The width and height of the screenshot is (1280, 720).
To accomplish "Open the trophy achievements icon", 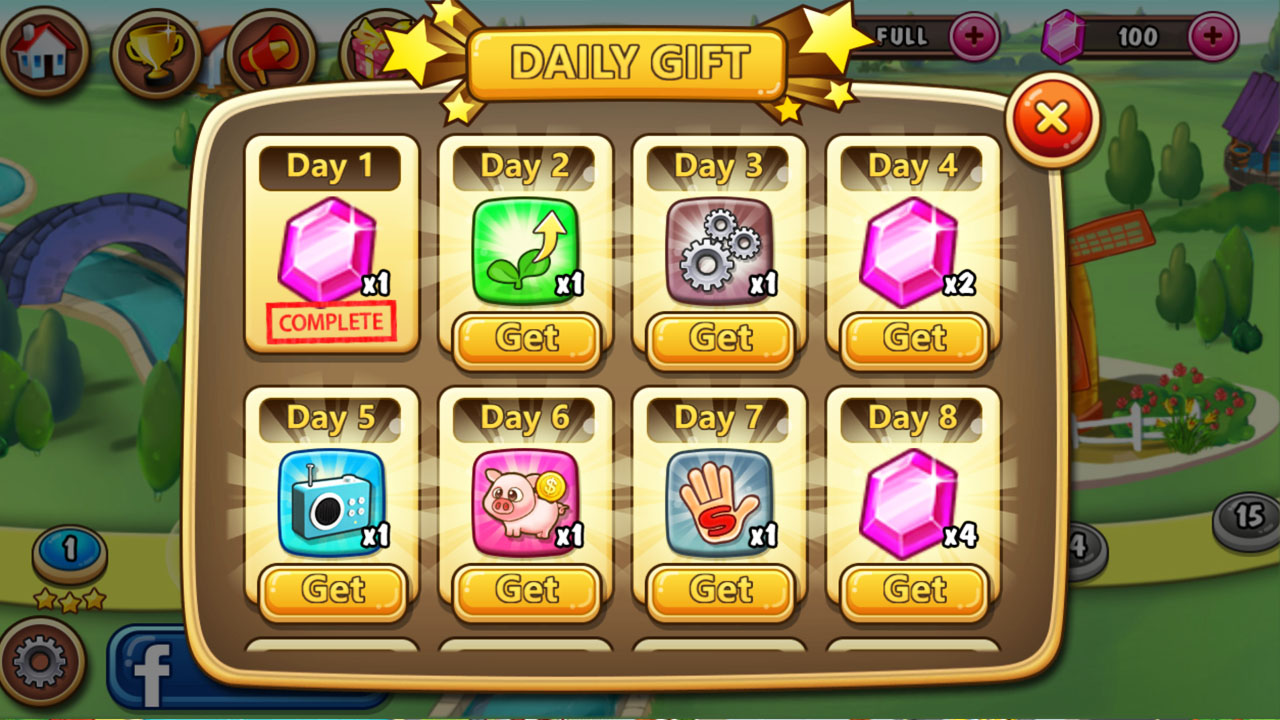I will (156, 45).
